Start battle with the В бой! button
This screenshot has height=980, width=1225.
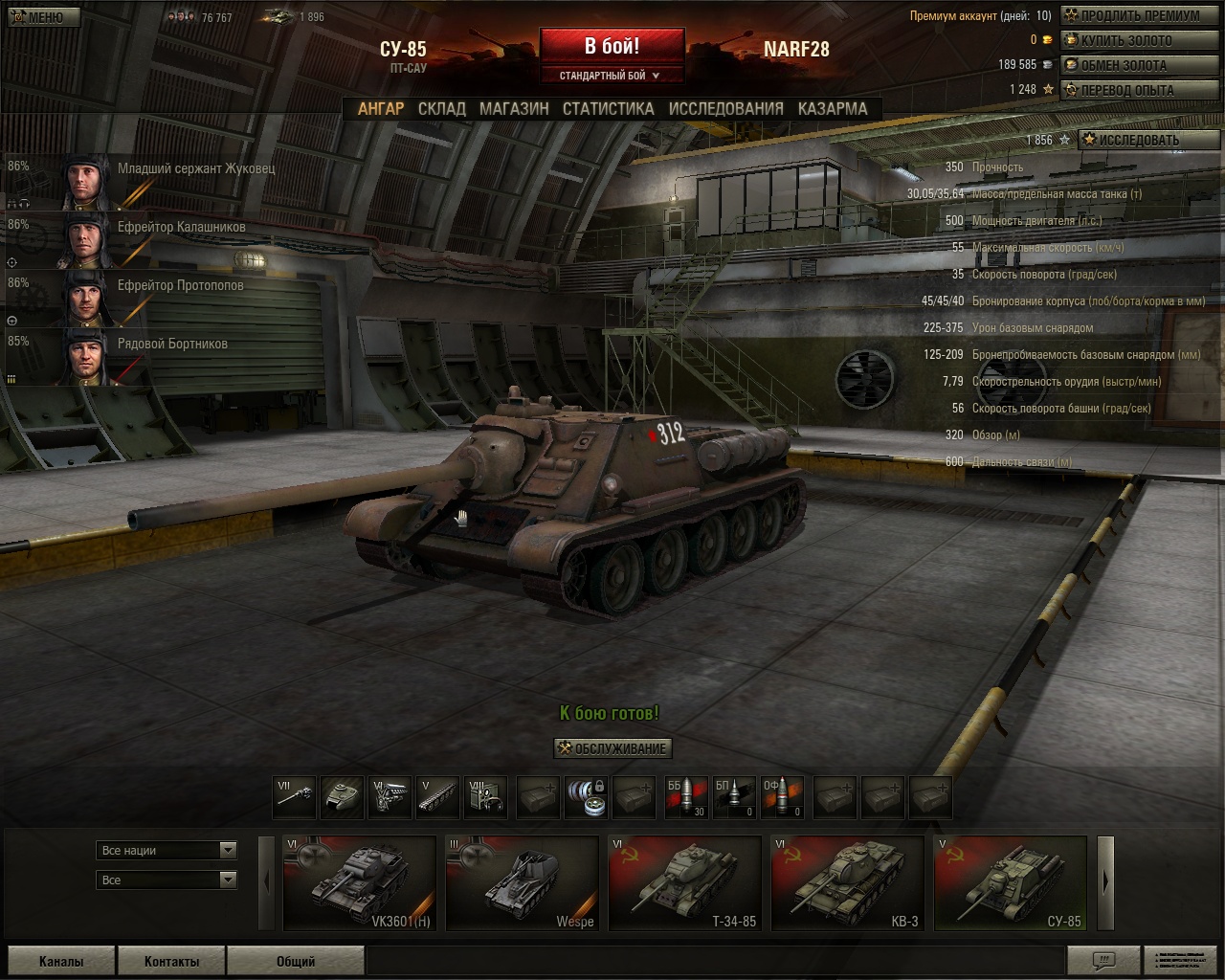[612, 46]
